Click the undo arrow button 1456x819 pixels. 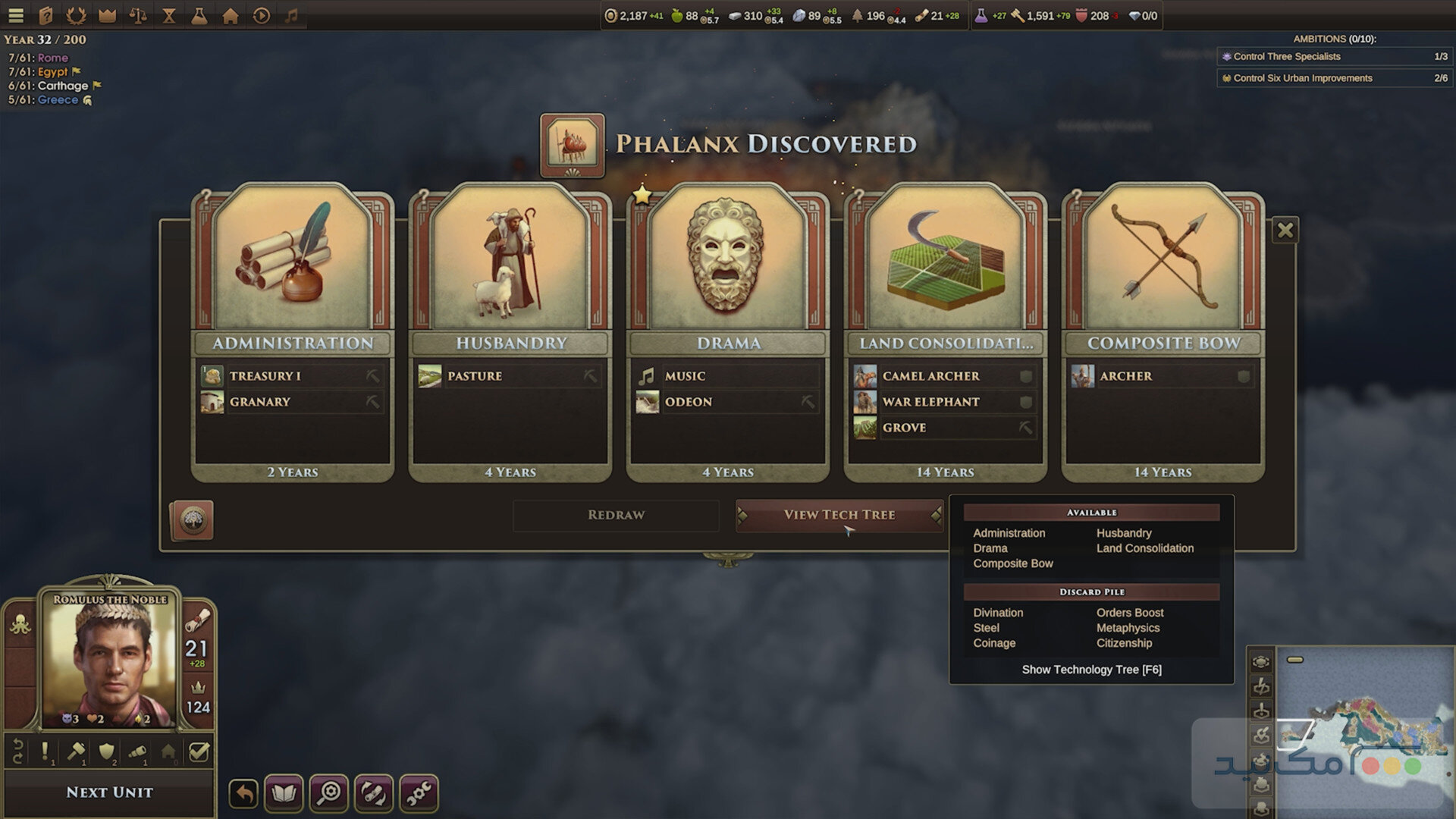[243, 794]
